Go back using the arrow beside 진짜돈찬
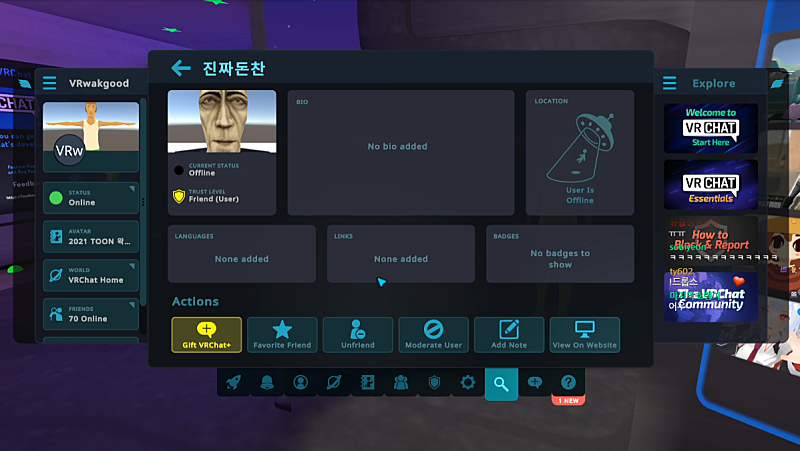The image size is (800, 451). [181, 68]
